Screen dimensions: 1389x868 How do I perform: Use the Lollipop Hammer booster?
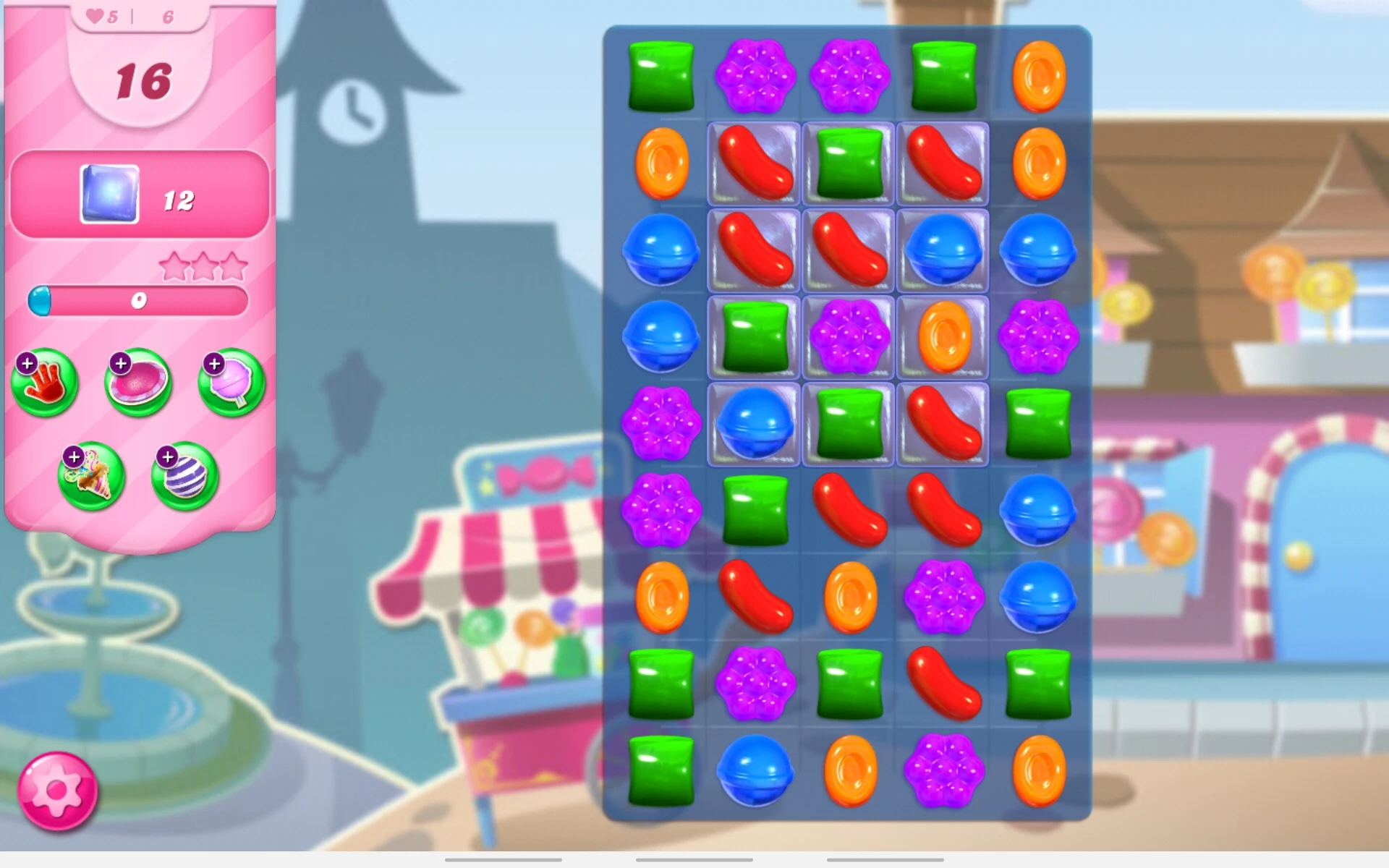[230, 383]
